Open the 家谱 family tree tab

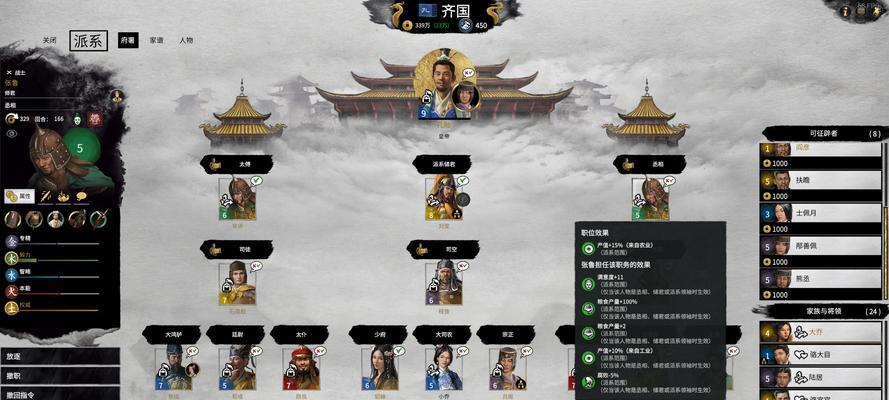157,40
